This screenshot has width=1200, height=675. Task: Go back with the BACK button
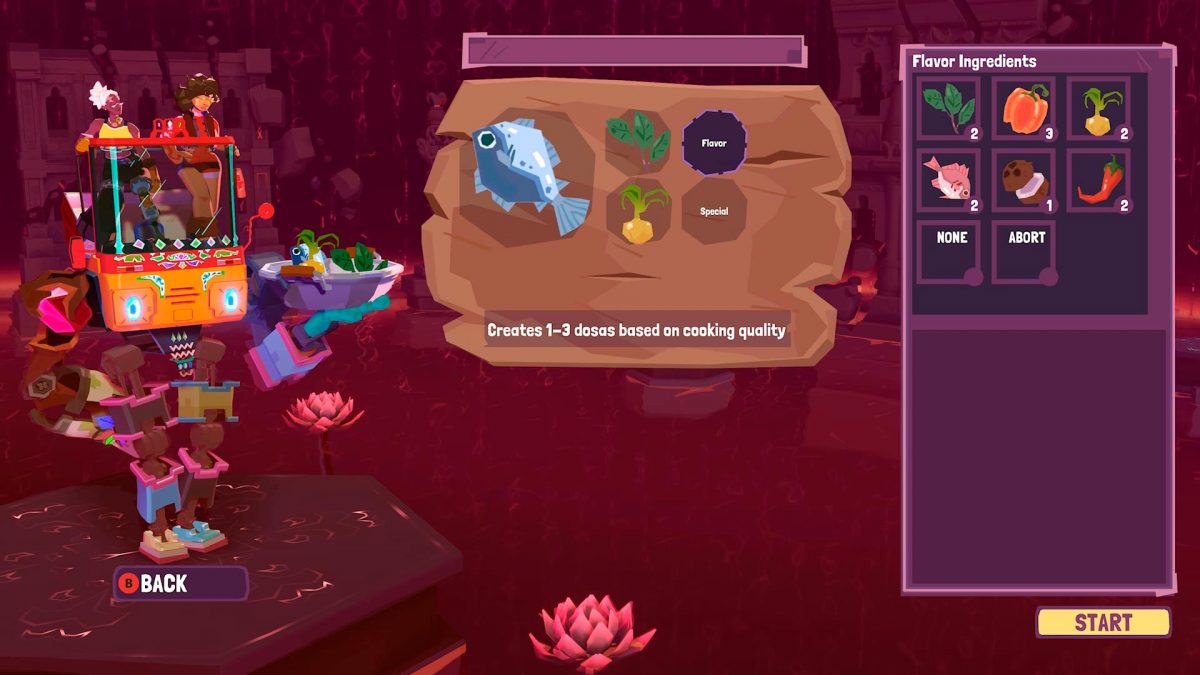(x=180, y=583)
